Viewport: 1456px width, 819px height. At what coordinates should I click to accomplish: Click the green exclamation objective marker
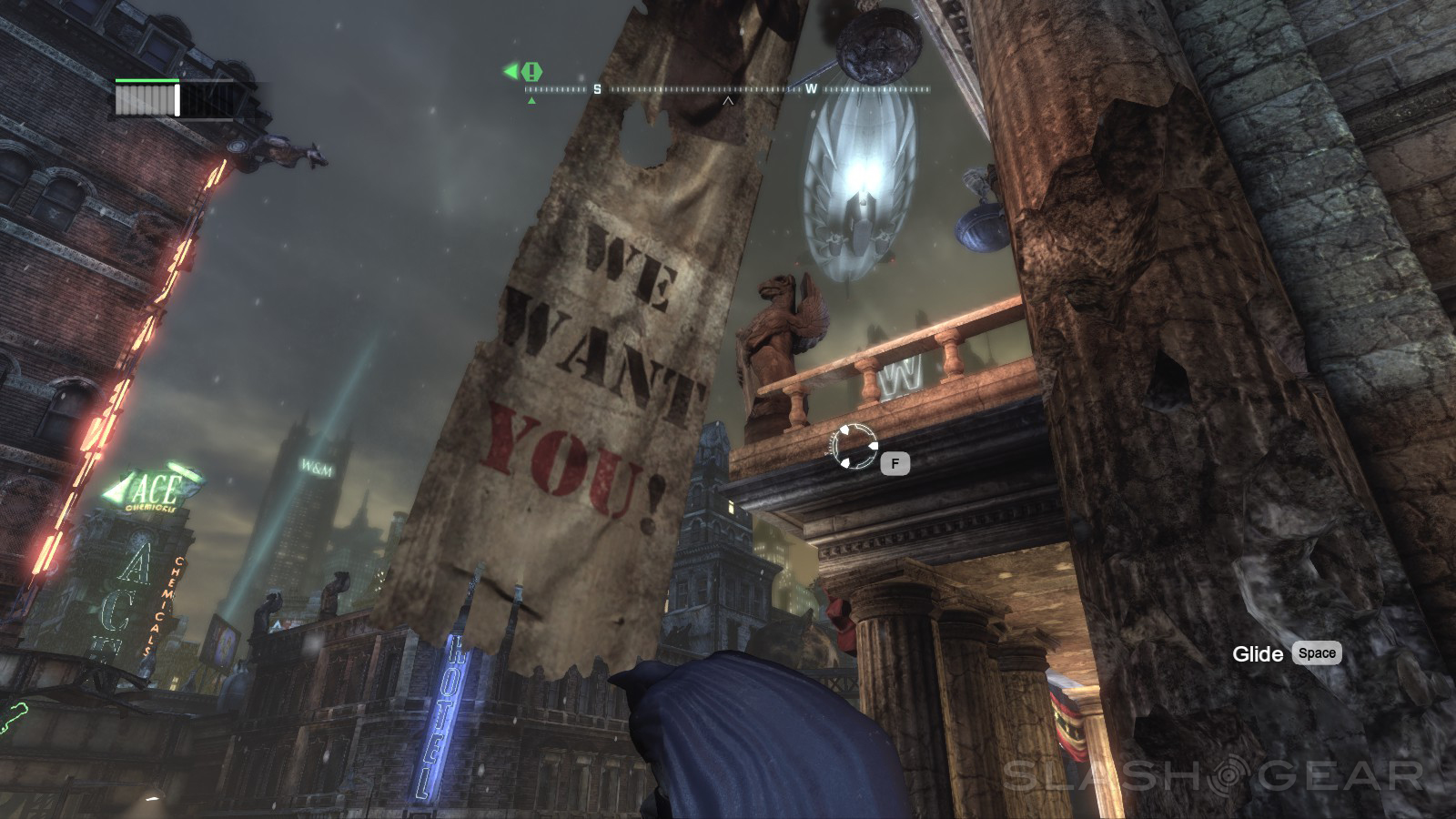pyautogui.click(x=532, y=70)
